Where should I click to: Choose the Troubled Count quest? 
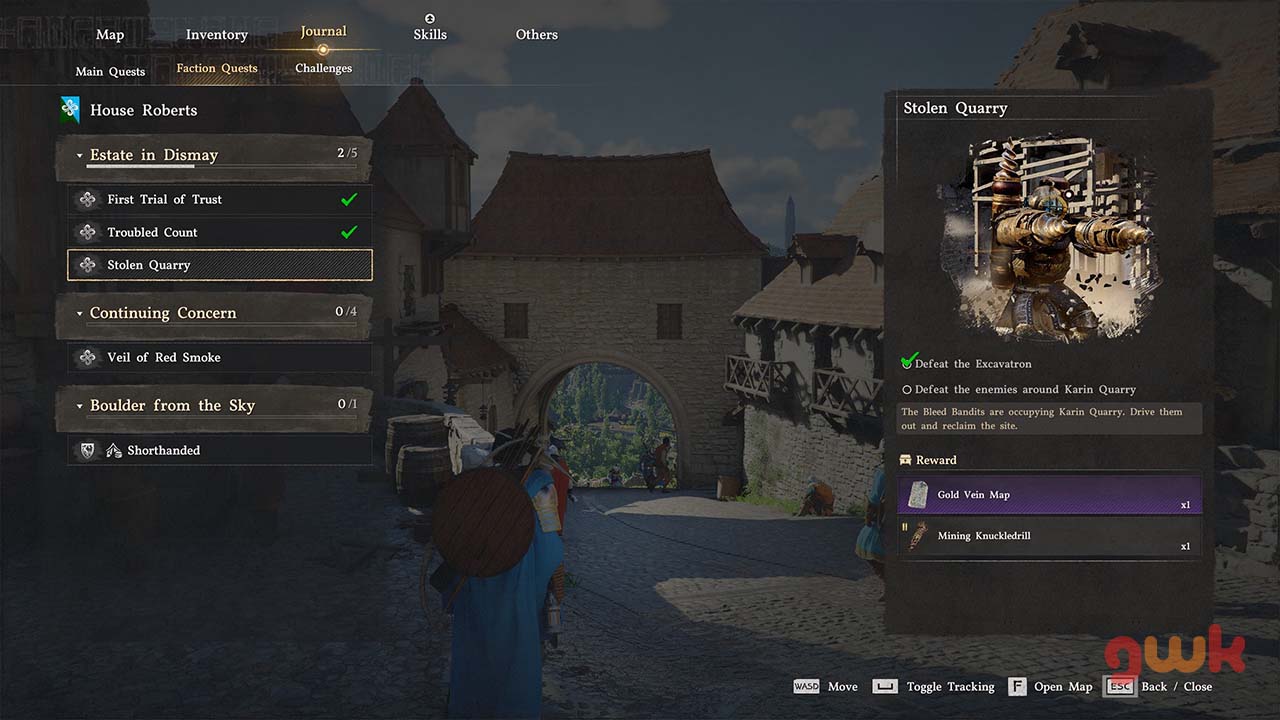tap(219, 232)
